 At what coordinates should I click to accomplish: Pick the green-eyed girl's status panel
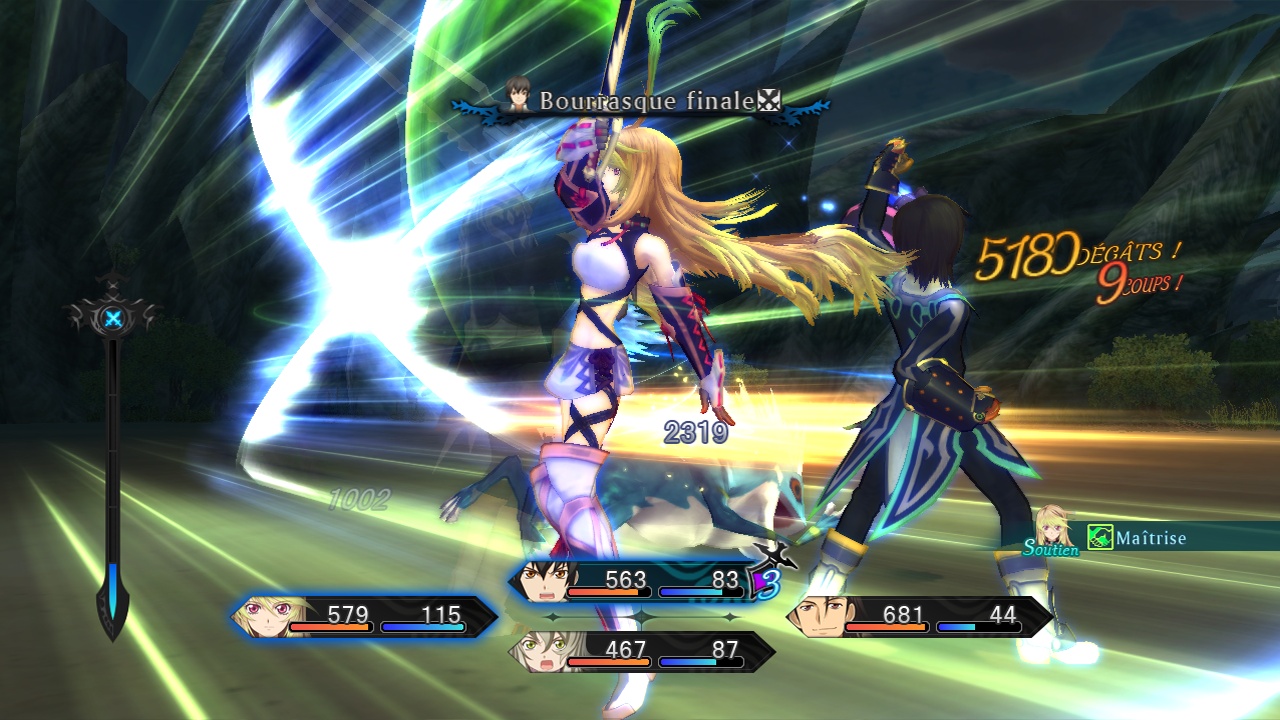click(x=642, y=651)
